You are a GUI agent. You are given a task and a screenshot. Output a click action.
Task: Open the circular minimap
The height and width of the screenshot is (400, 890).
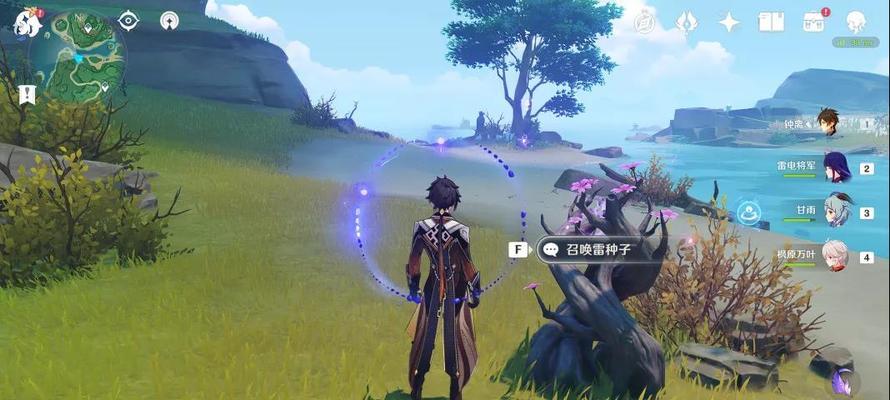point(78,58)
